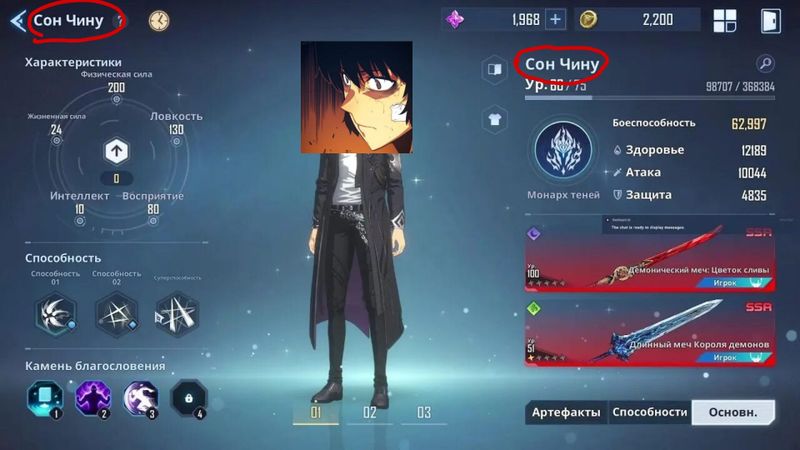
Task: Open the four-square grid menu
Action: click(724, 20)
